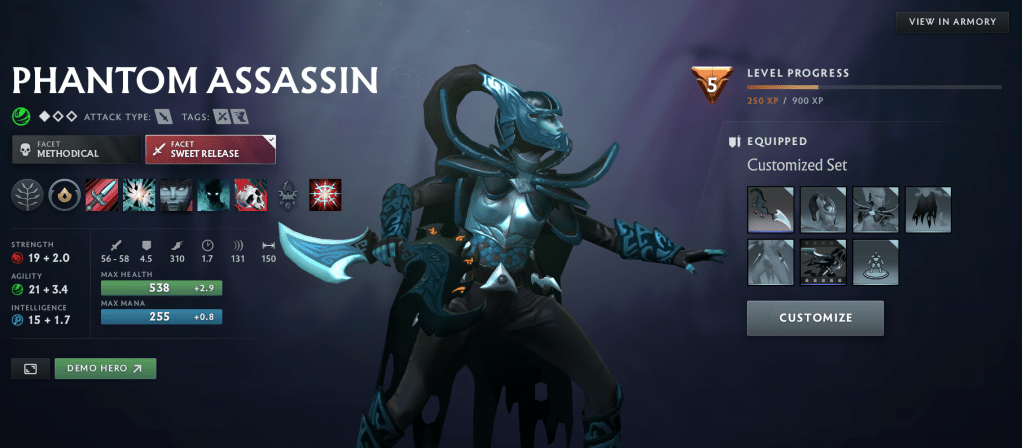Select the Methodical facet
Viewport: 1022px width, 448px height.
pyautogui.click(x=76, y=150)
